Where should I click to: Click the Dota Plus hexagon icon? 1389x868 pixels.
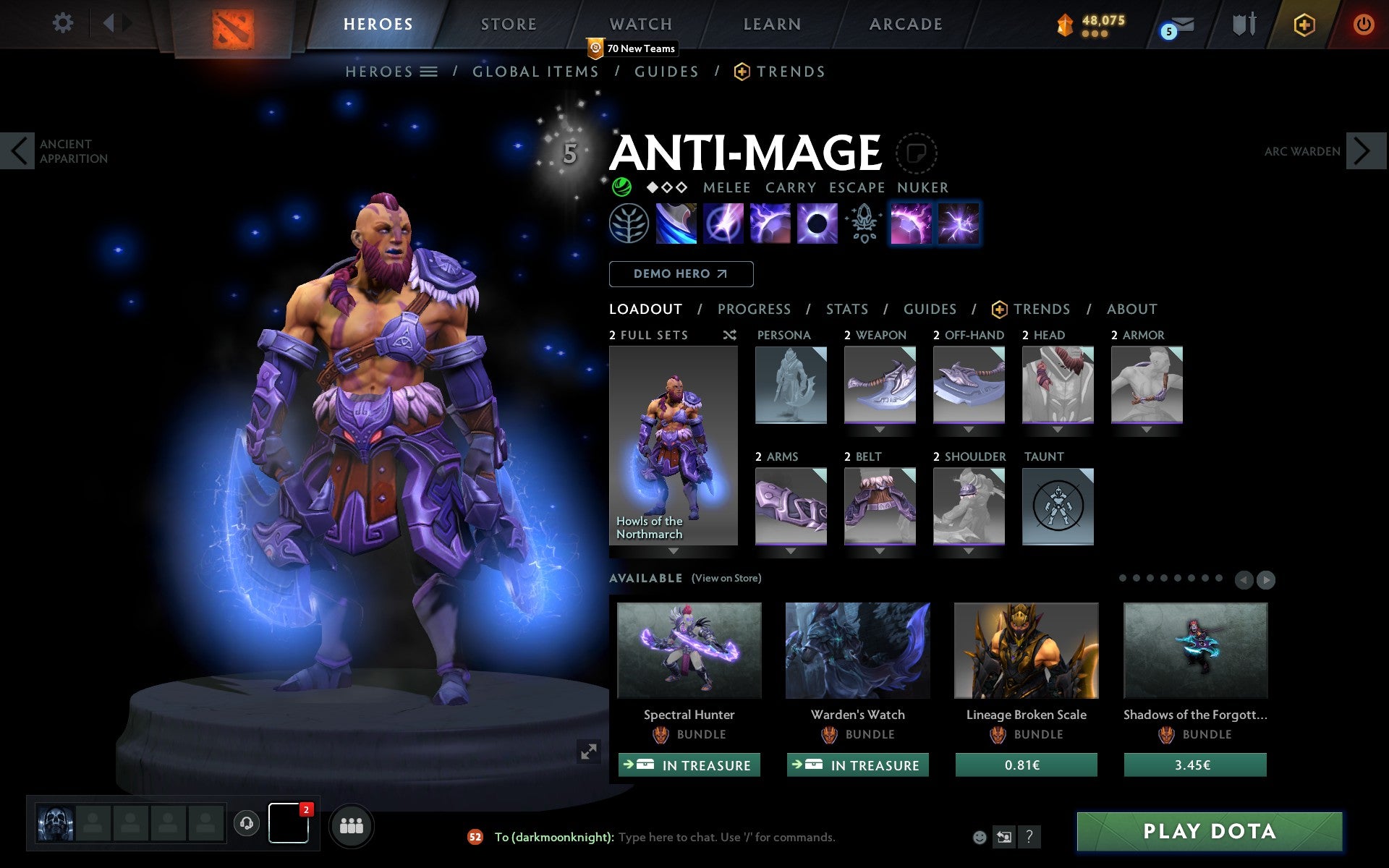coord(1303,24)
